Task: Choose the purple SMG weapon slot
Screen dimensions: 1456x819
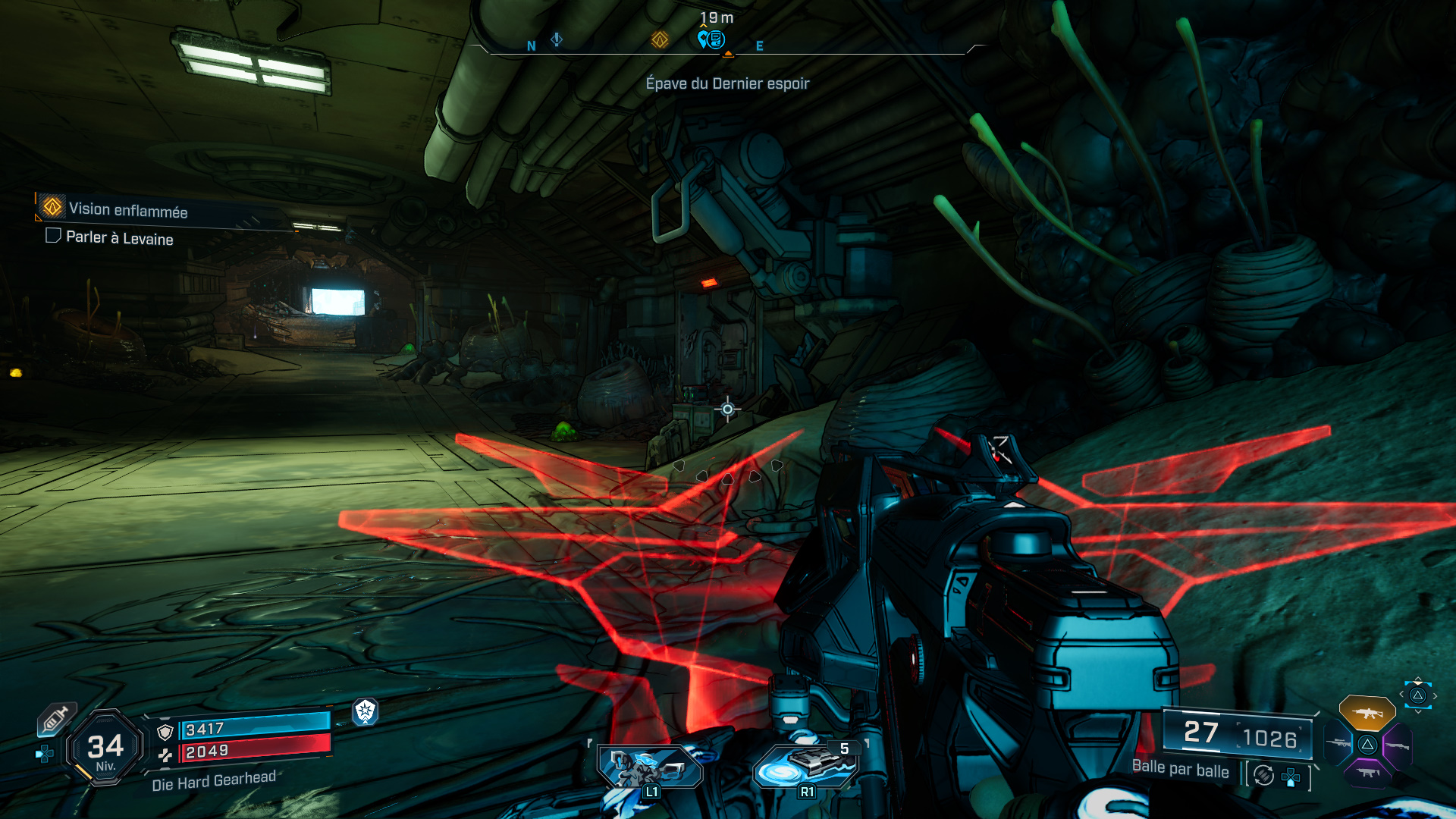Action: tap(1367, 773)
